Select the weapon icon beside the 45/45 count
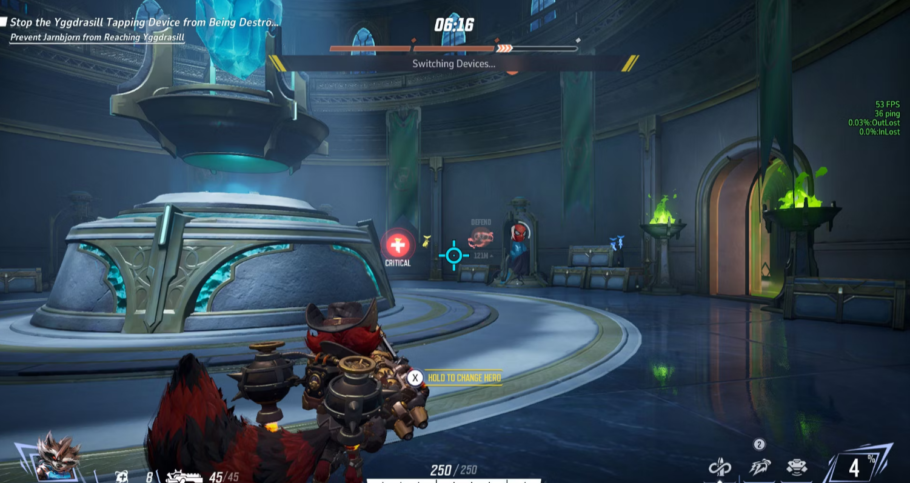Screen dimensions: 910x483 (184, 475)
